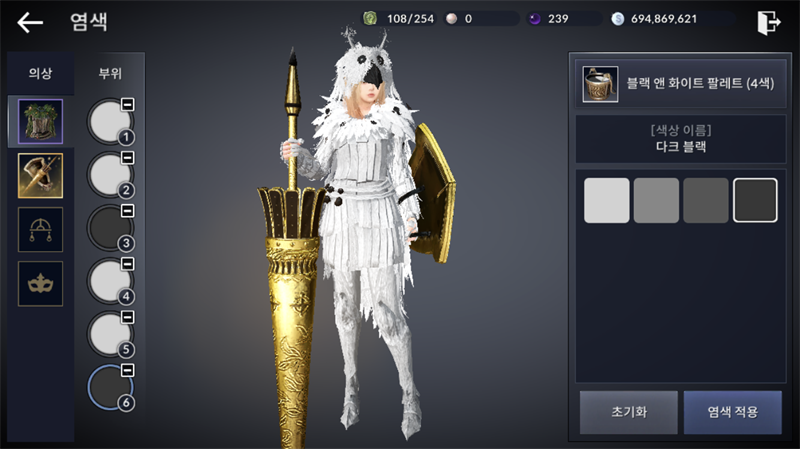The width and height of the screenshot is (800, 449).
Task: Apply dye with 염색 적용 button
Action: click(732, 411)
